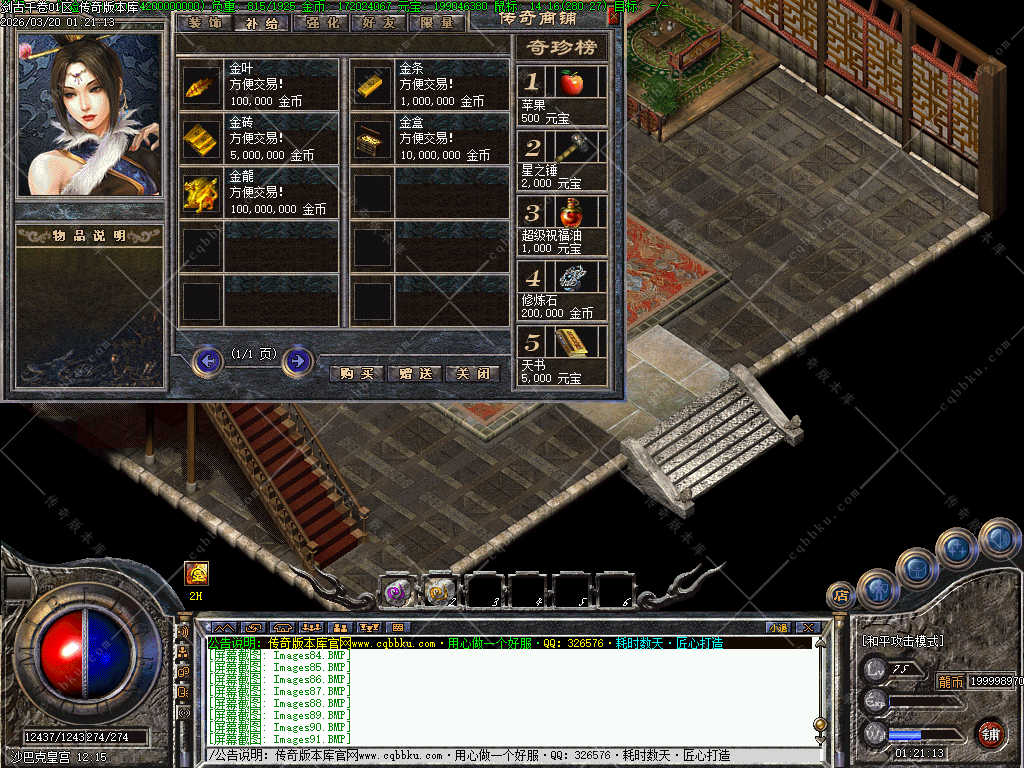Select the 好友 tab
Screen dimensions: 1024x768
[x=379, y=22]
